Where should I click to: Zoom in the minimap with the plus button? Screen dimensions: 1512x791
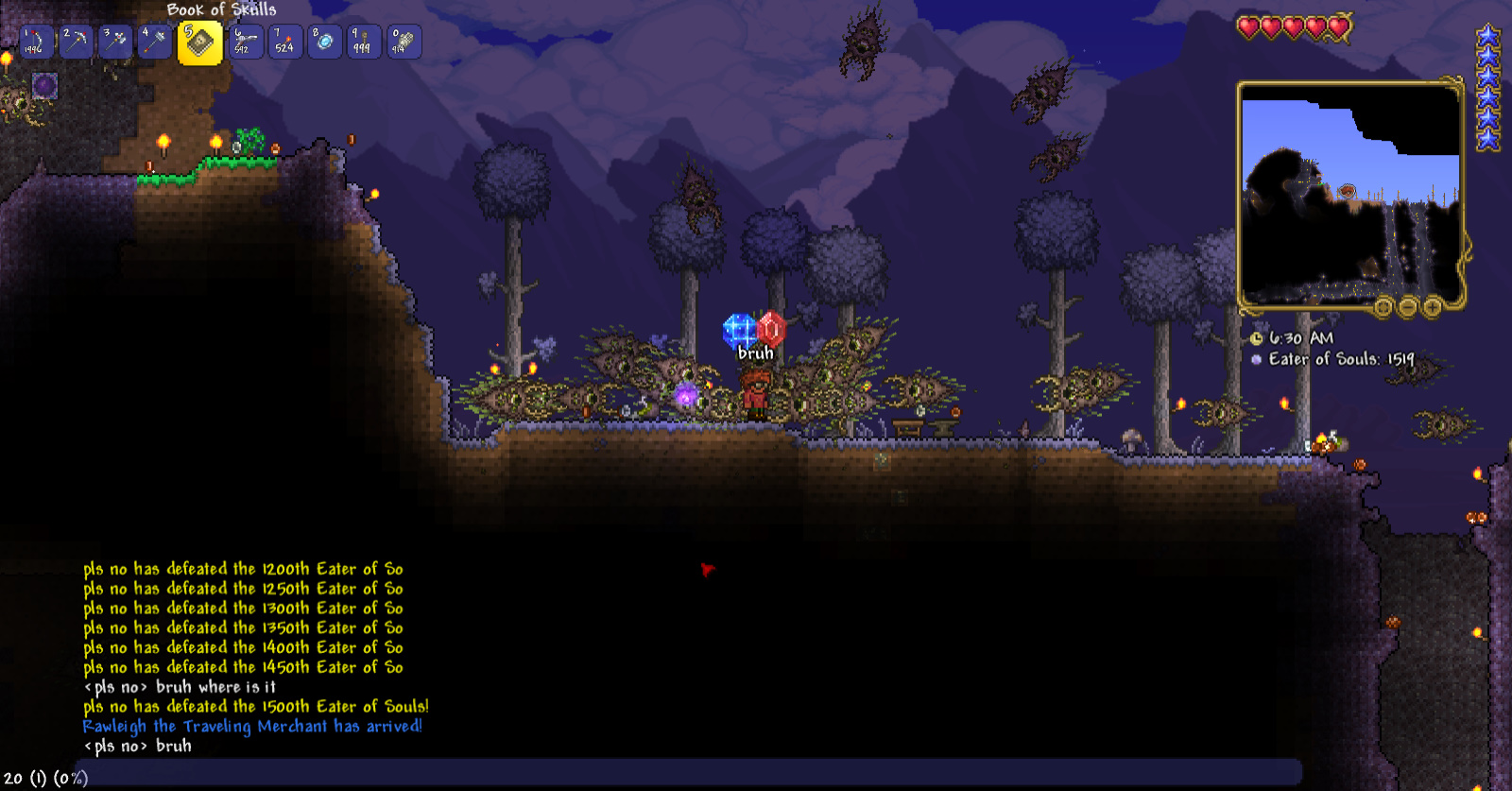pyautogui.click(x=1432, y=307)
